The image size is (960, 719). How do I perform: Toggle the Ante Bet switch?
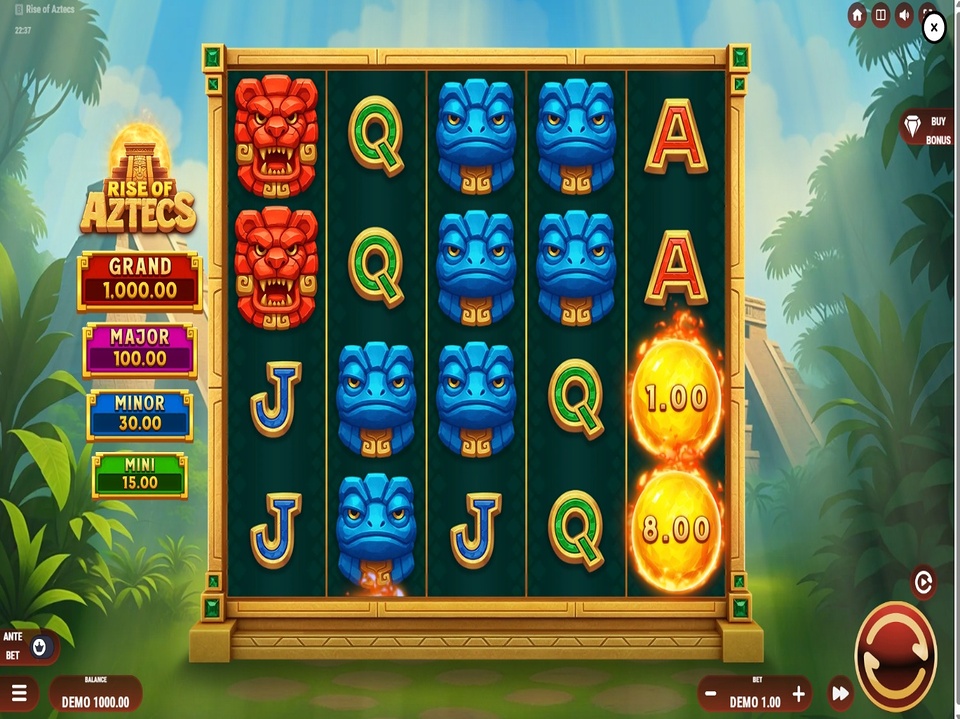click(39, 646)
